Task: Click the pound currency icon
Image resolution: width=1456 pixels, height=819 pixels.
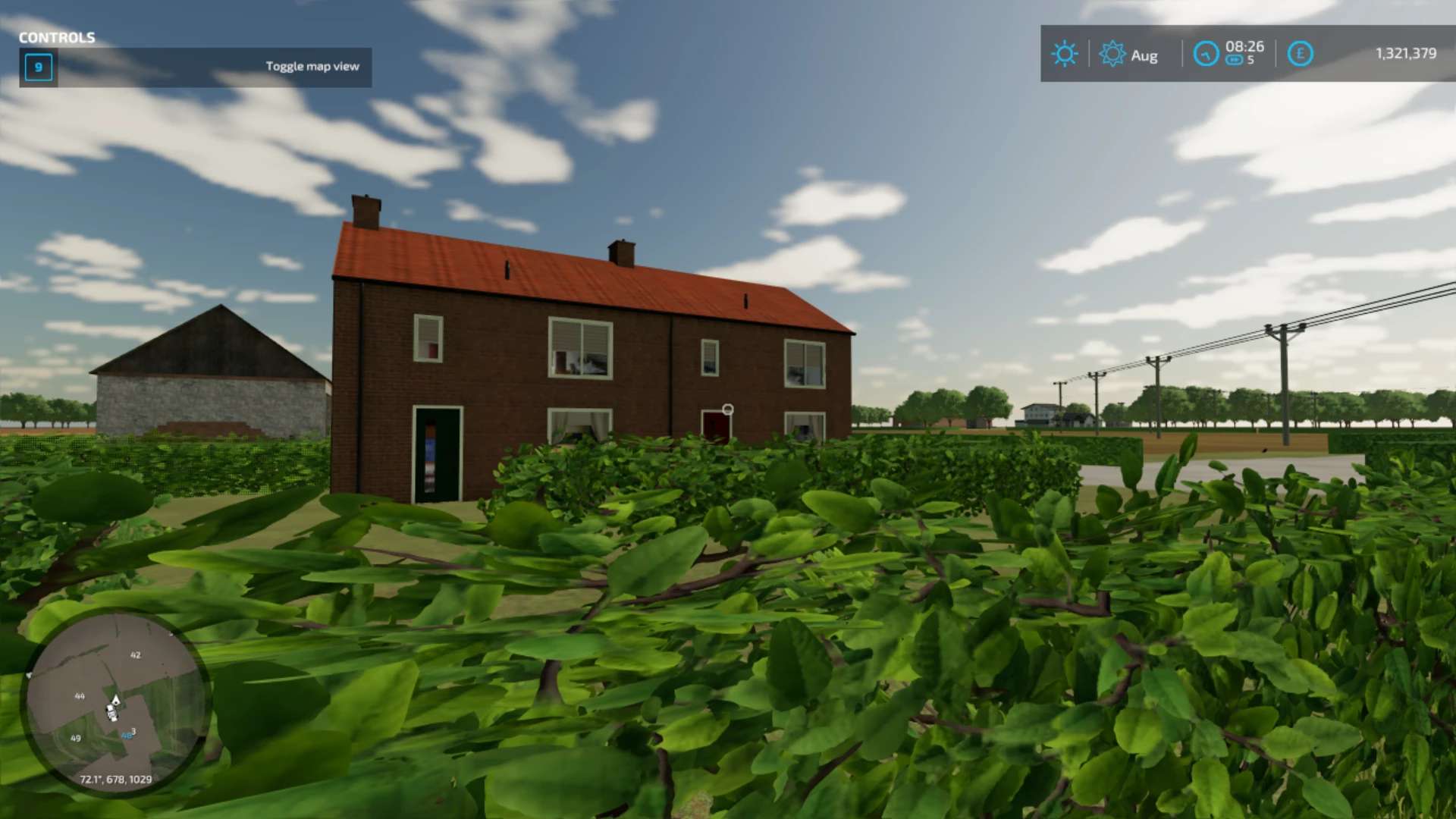Action: tap(1300, 54)
